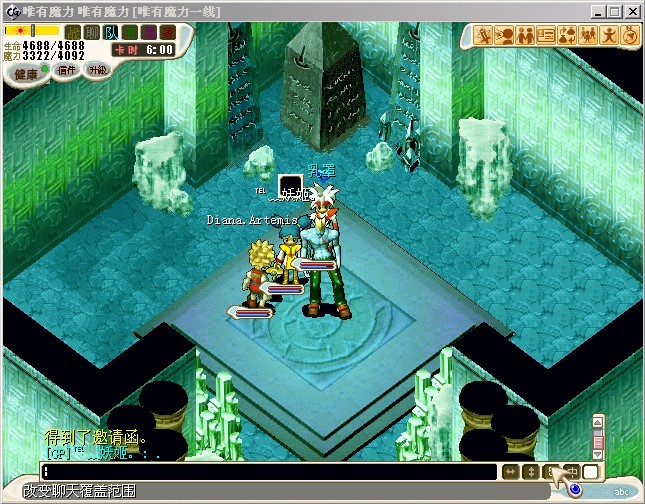Open the compass map icon
This screenshot has width=645, height=504.
629,36
